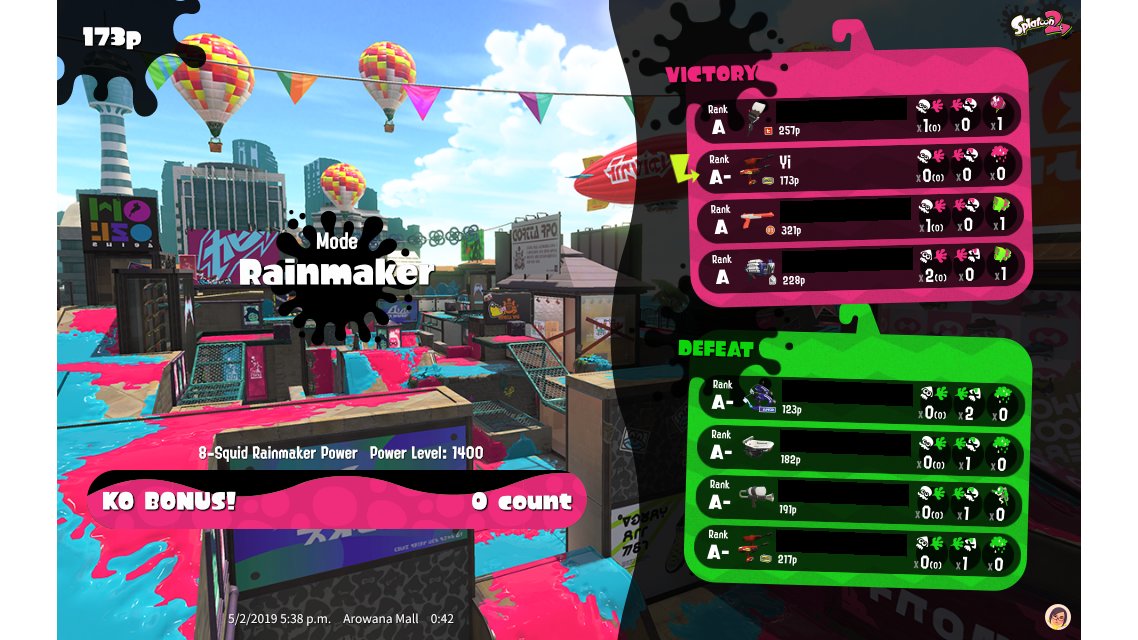The image size is (1138, 640).
Task: Select the victory player row with 257p
Action: click(x=860, y=117)
